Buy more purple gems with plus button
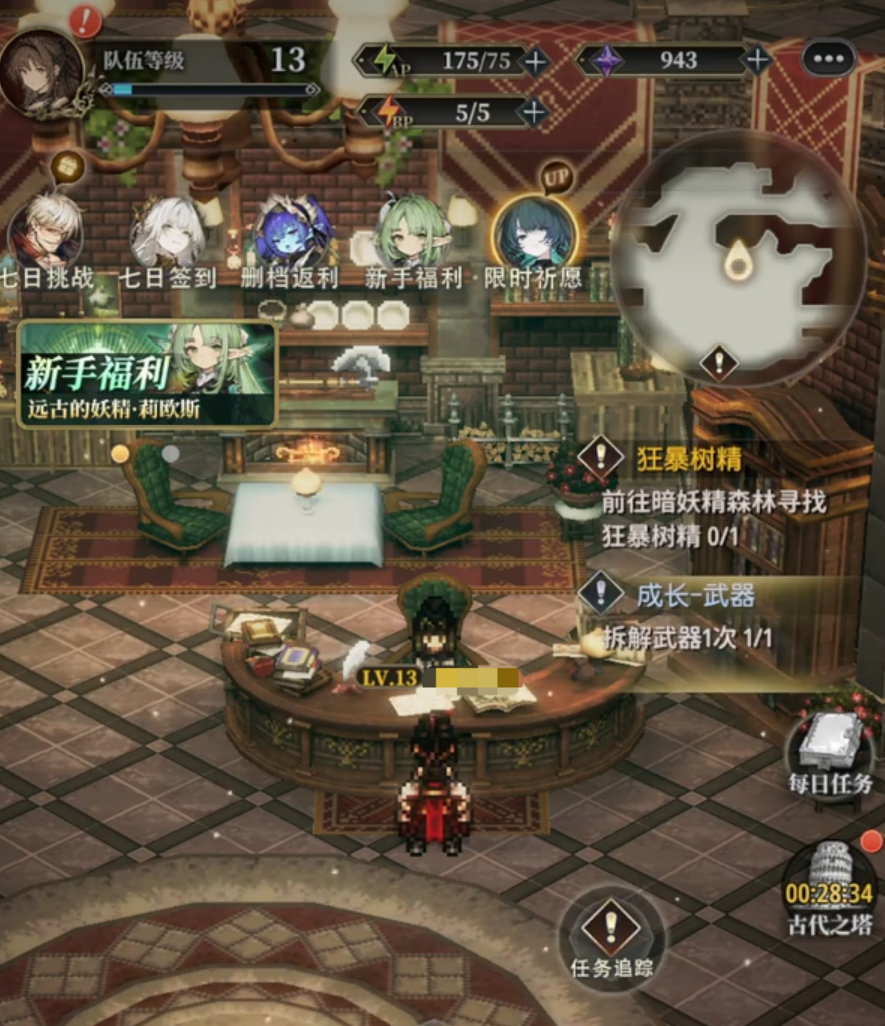 coord(759,60)
